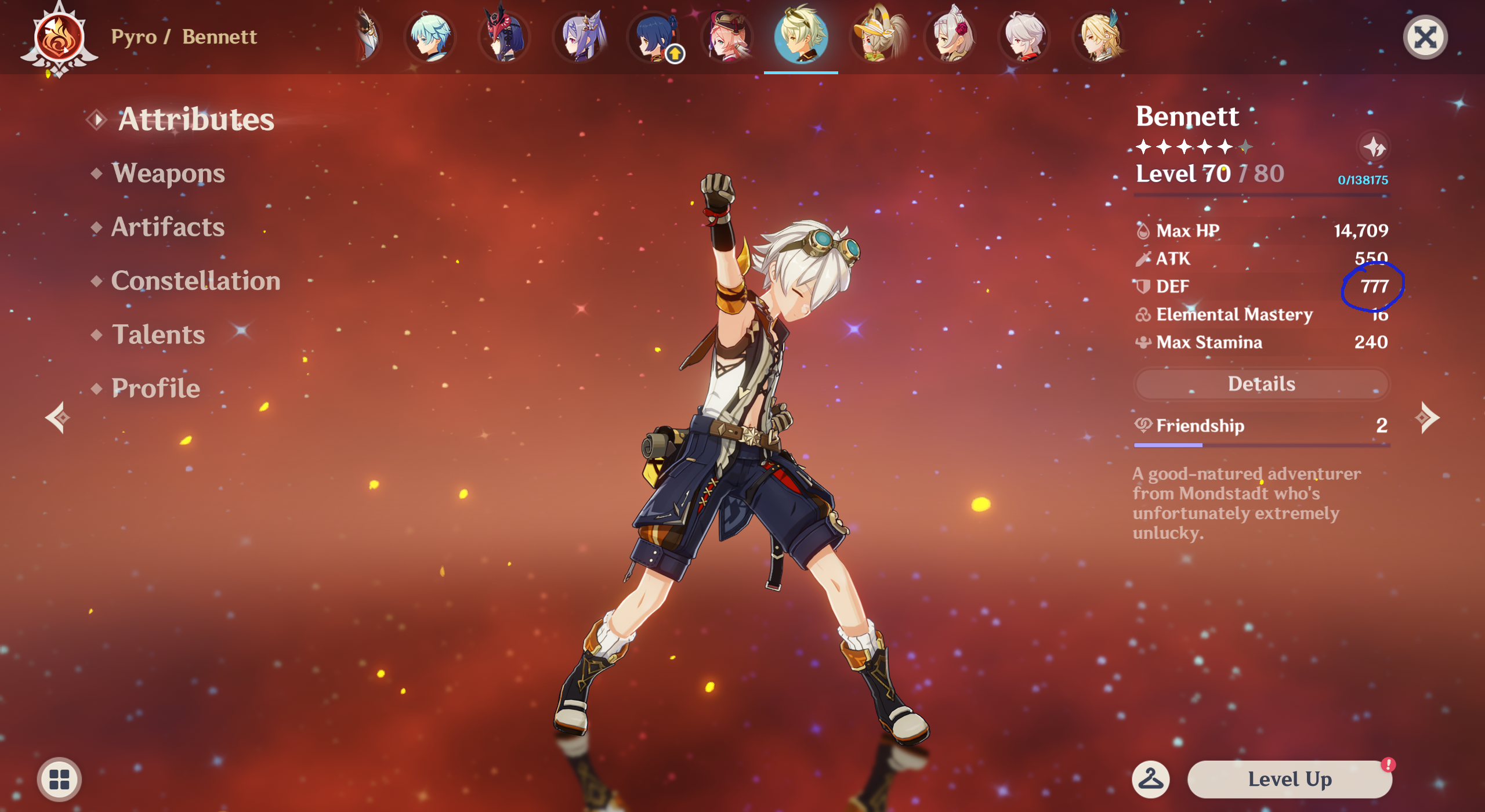Image resolution: width=1485 pixels, height=812 pixels.
Task: Select Kujou Sara's red-masked portrait
Action: [505, 37]
